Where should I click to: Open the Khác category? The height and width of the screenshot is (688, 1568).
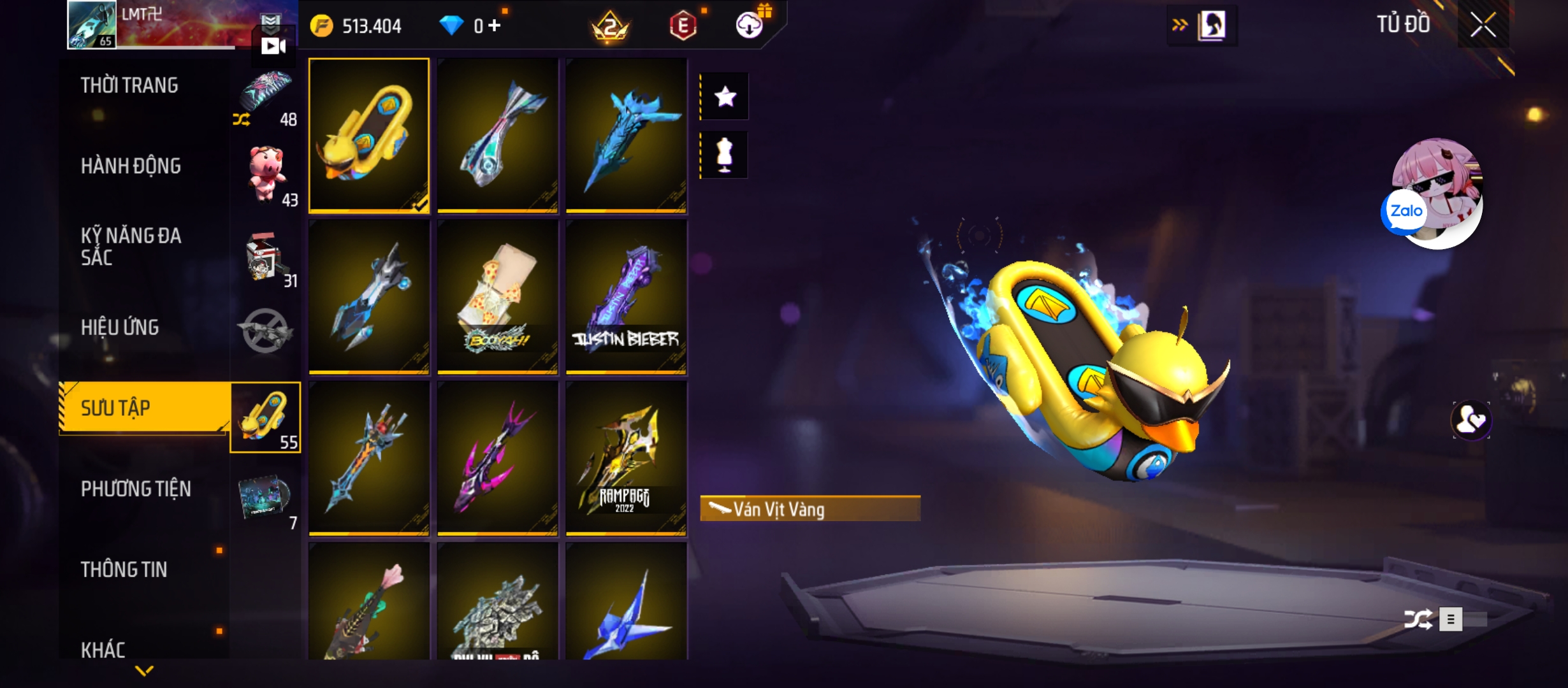(x=103, y=649)
